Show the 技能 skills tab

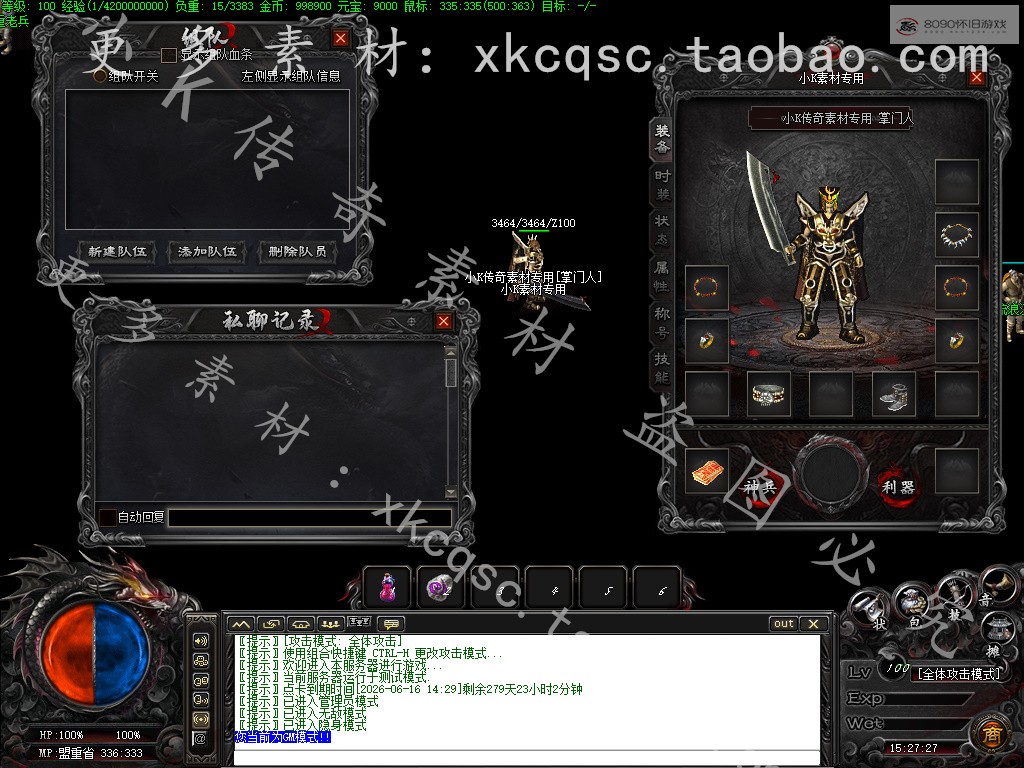662,367
